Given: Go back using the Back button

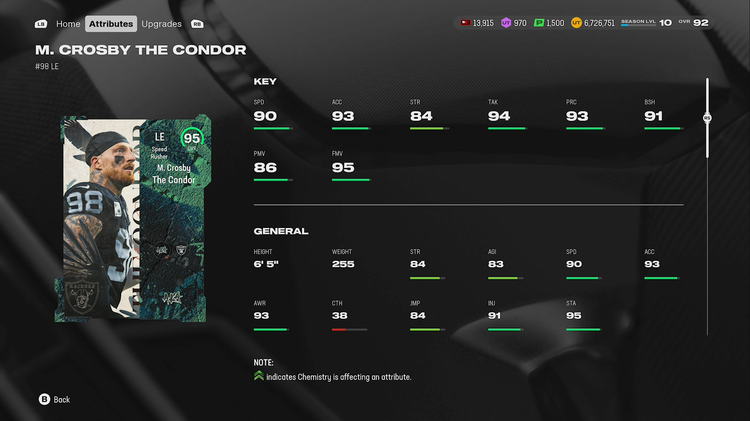Looking at the screenshot, I should pos(54,399).
